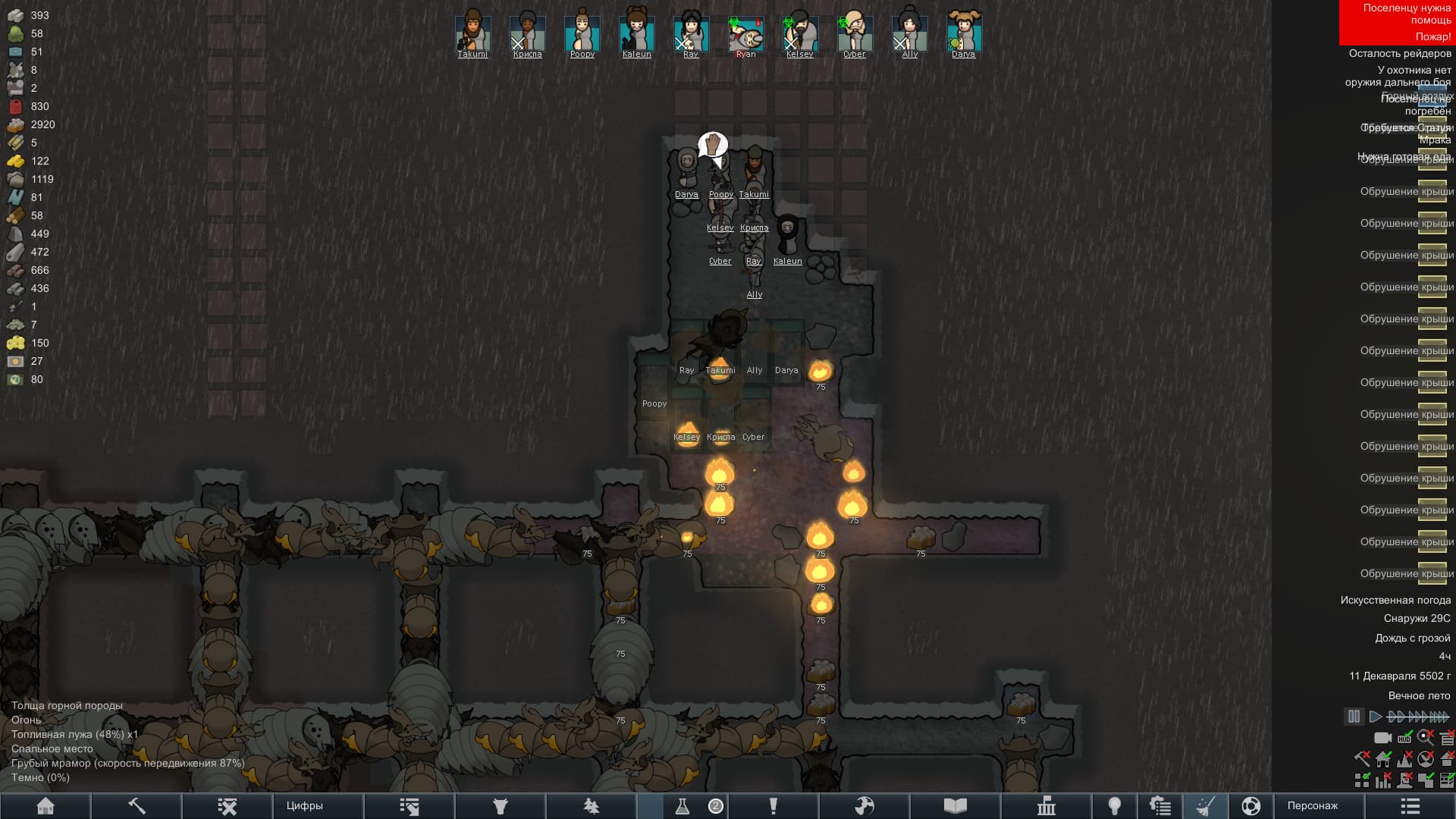The width and height of the screenshot is (1456, 819).
Task: Toggle the camera screenshot mode icon
Action: click(x=1382, y=737)
